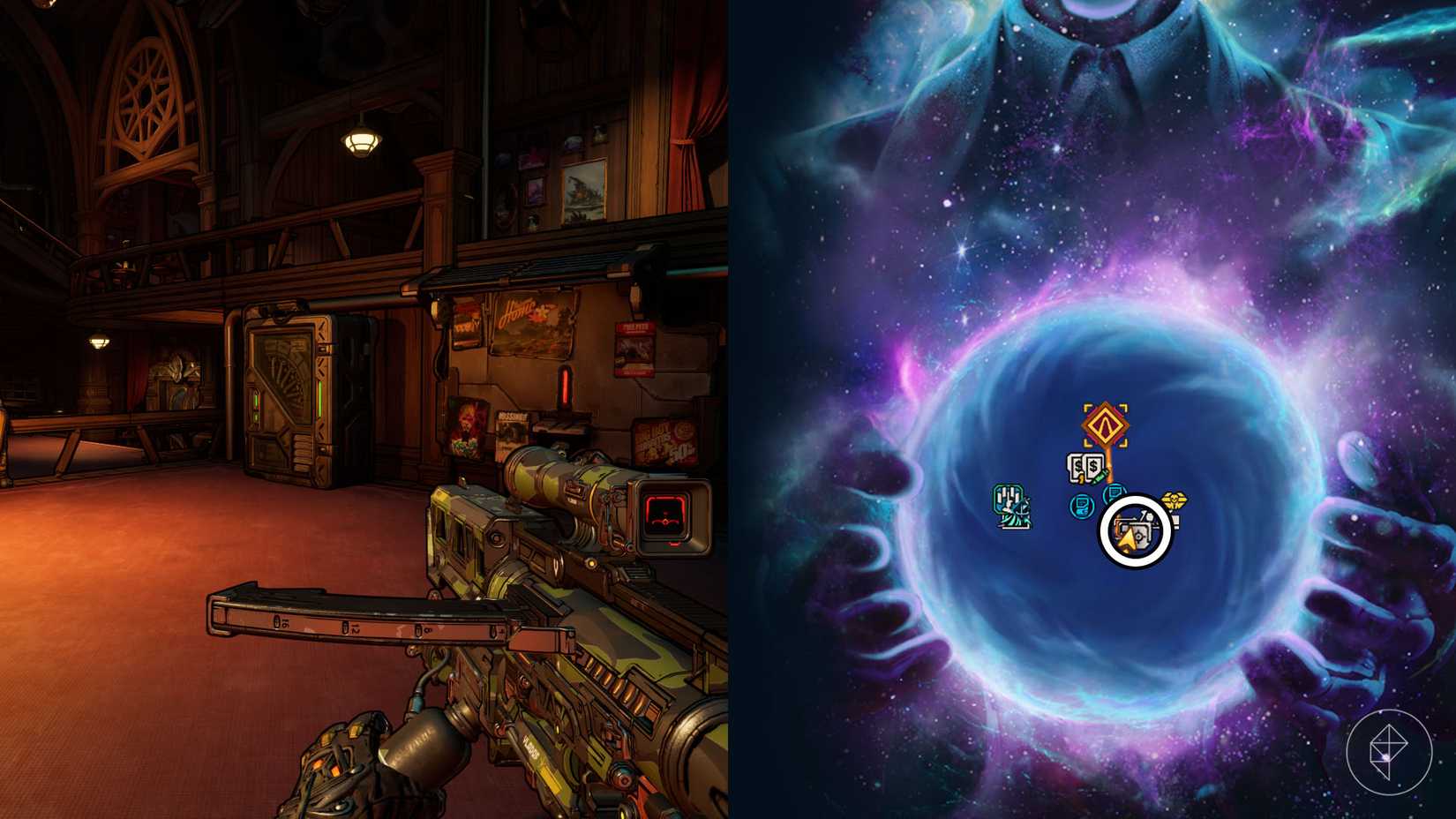Click the Big Hot Donuts 50% off poster

[x=667, y=441]
